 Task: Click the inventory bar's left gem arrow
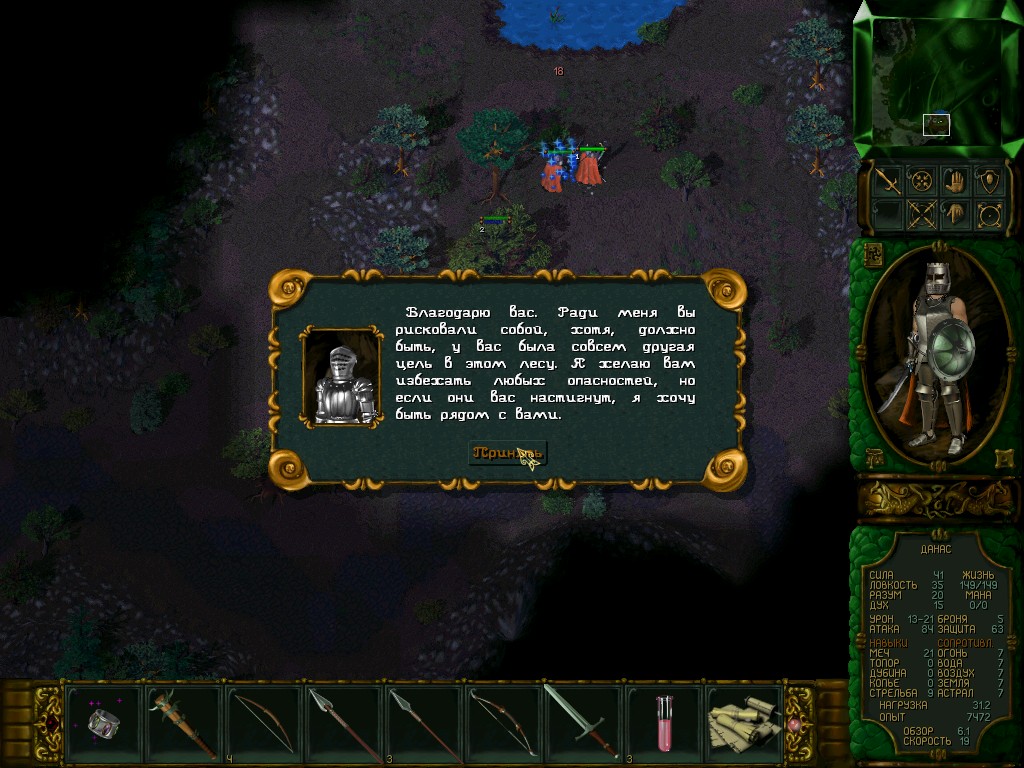49,721
